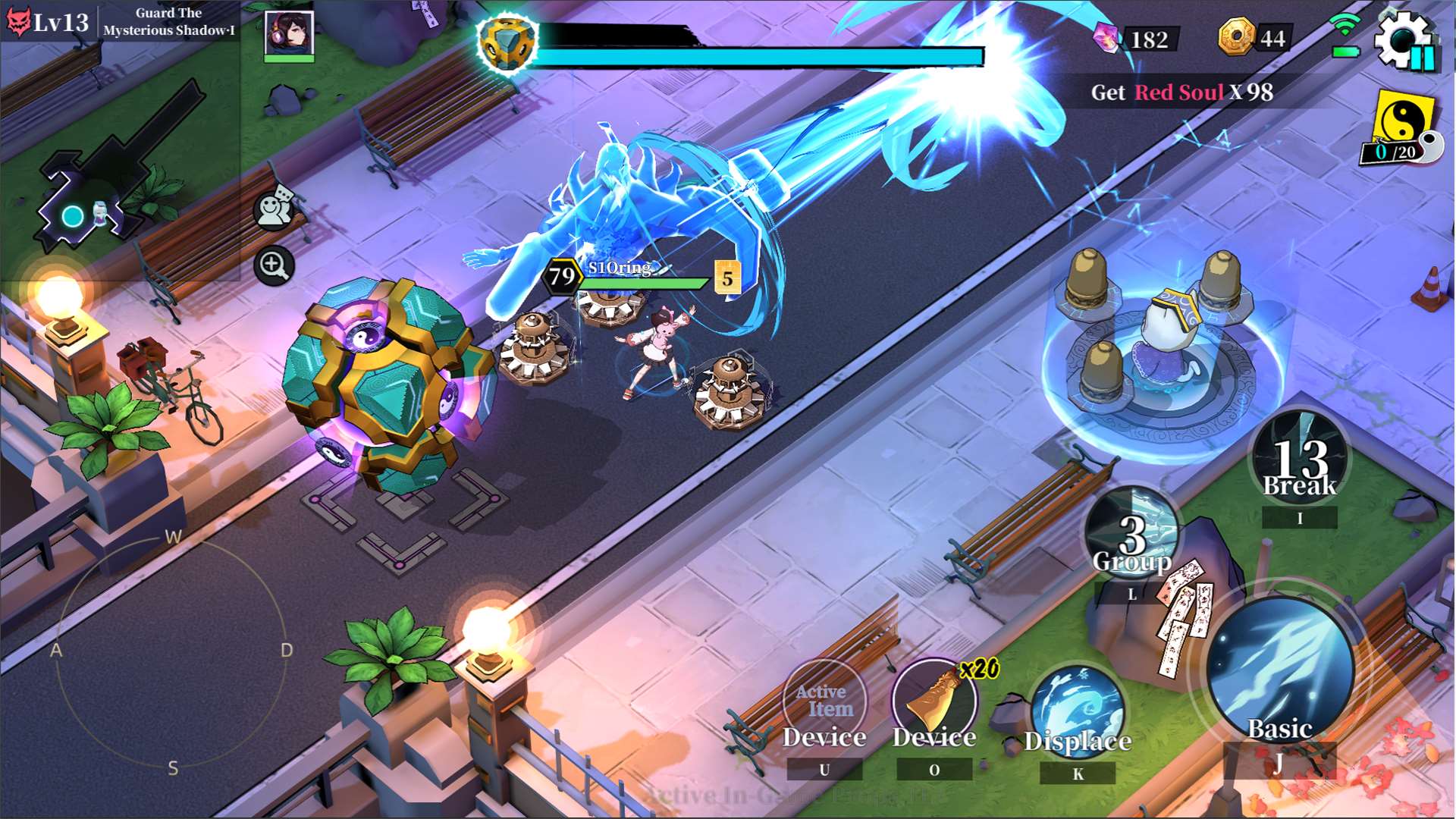Cast the Group skill
Image resolution: width=1456 pixels, height=819 pixels.
point(1132,533)
